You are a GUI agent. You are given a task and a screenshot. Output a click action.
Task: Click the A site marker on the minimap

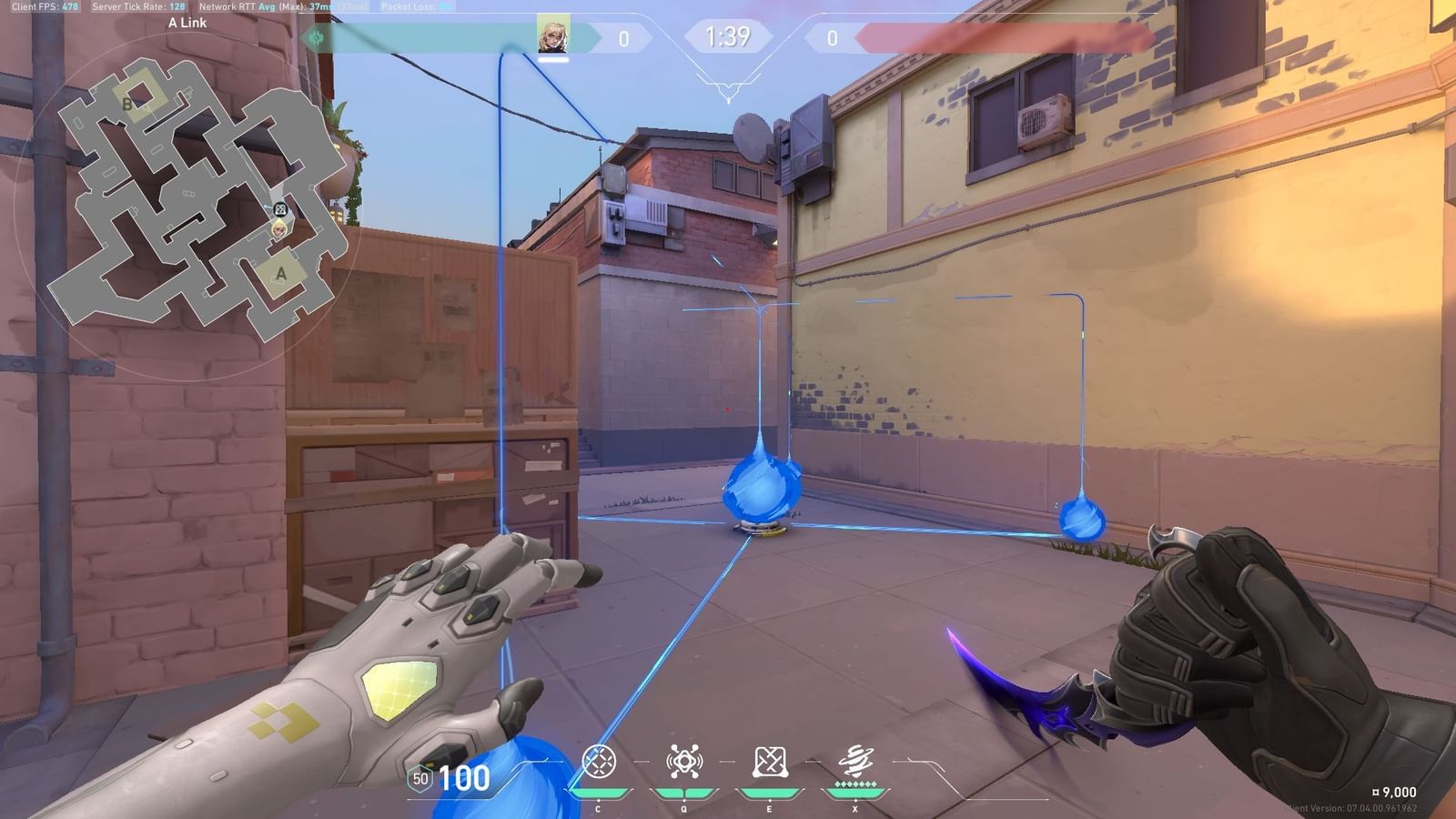click(279, 273)
